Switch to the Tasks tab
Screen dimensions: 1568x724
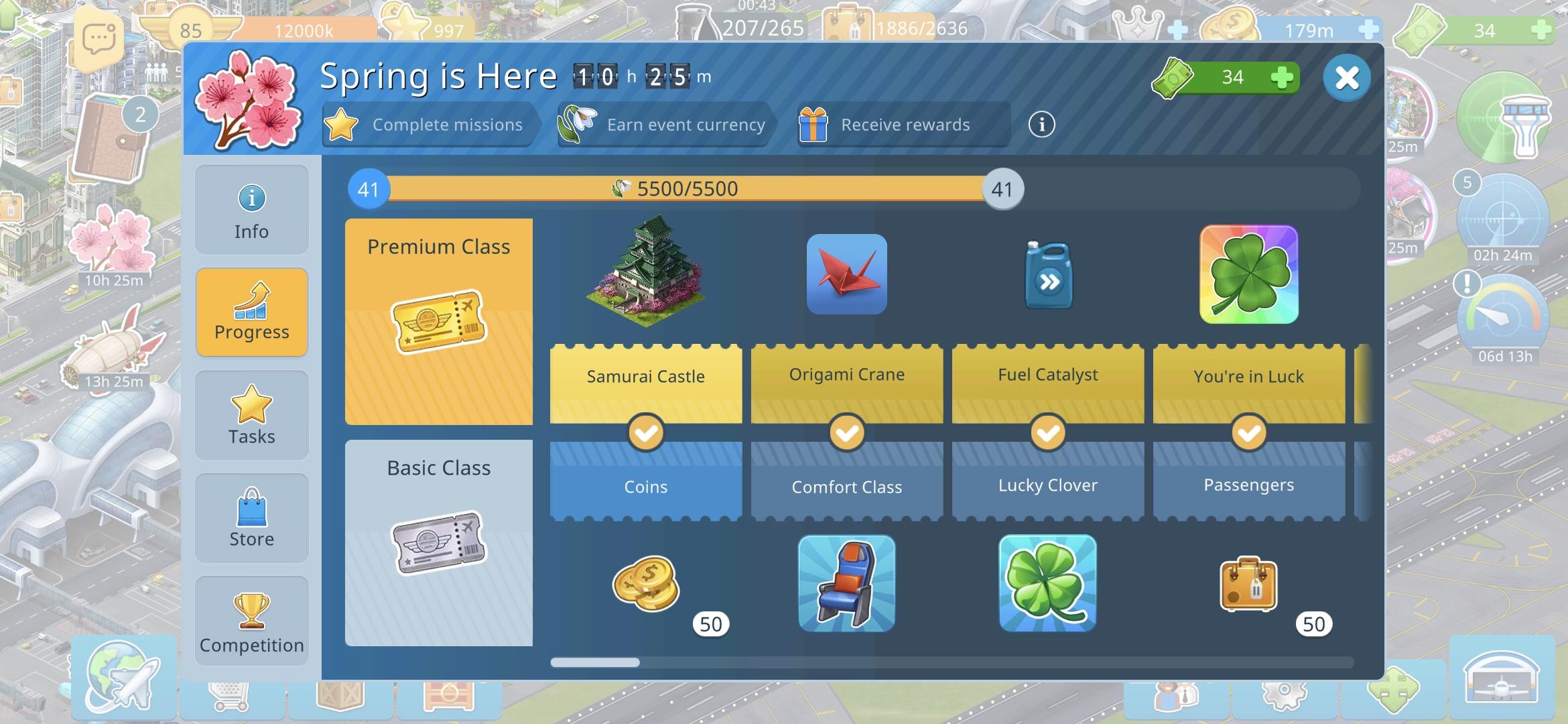pyautogui.click(x=251, y=416)
